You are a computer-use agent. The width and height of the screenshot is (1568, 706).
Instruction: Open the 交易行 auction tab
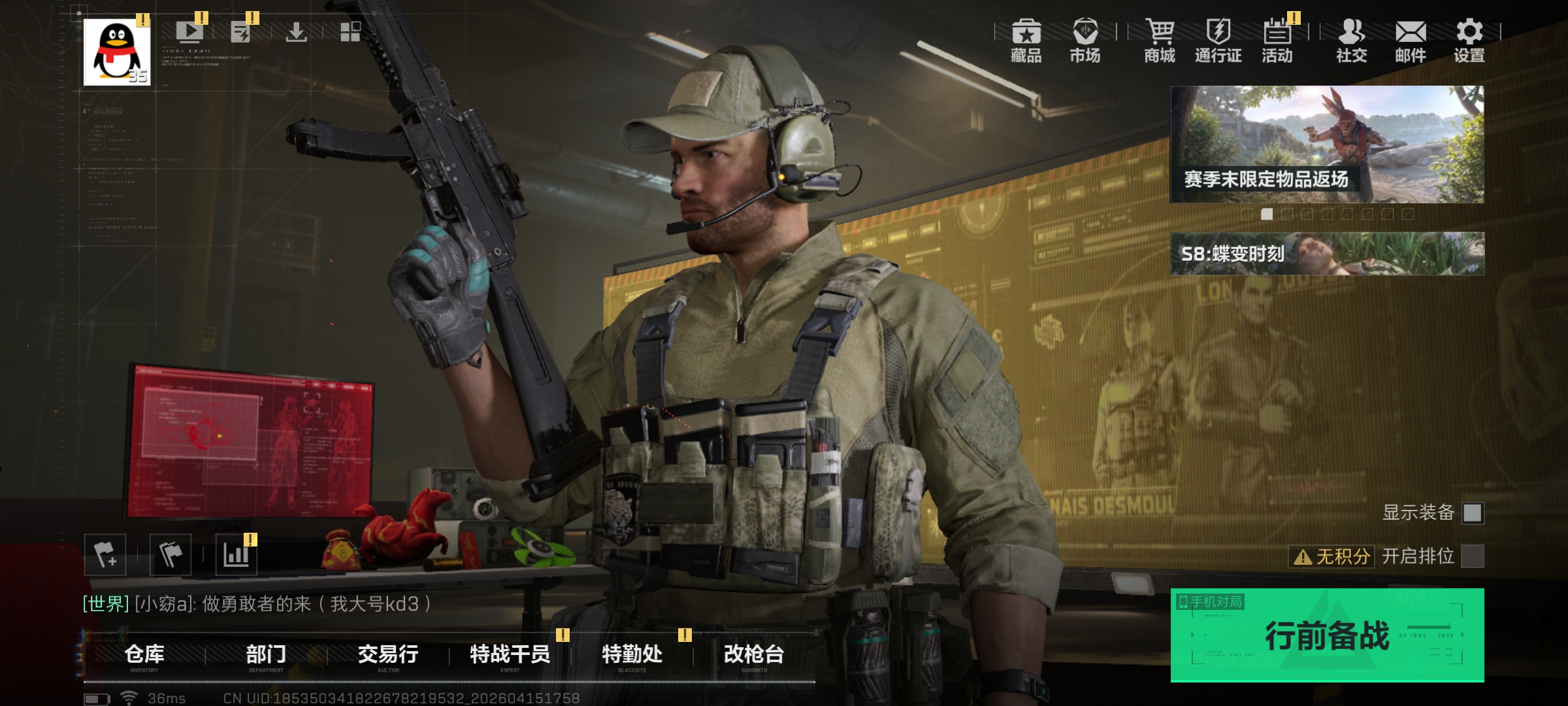coord(388,654)
